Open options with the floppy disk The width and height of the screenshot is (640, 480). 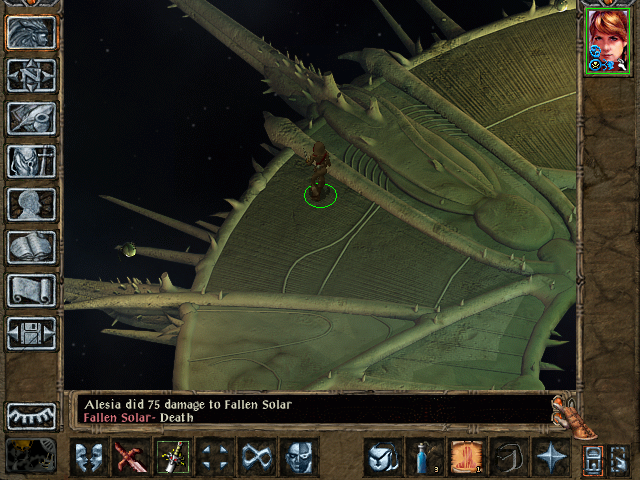tap(31, 333)
